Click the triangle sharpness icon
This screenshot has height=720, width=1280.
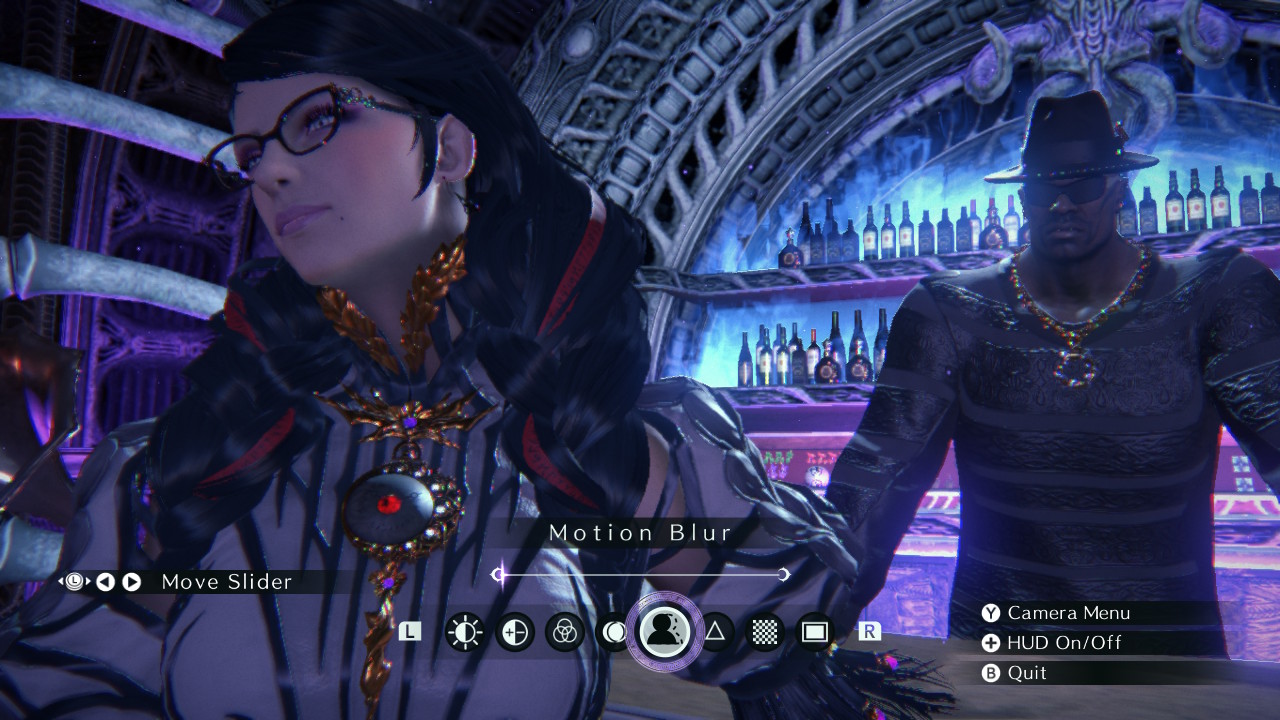(717, 631)
